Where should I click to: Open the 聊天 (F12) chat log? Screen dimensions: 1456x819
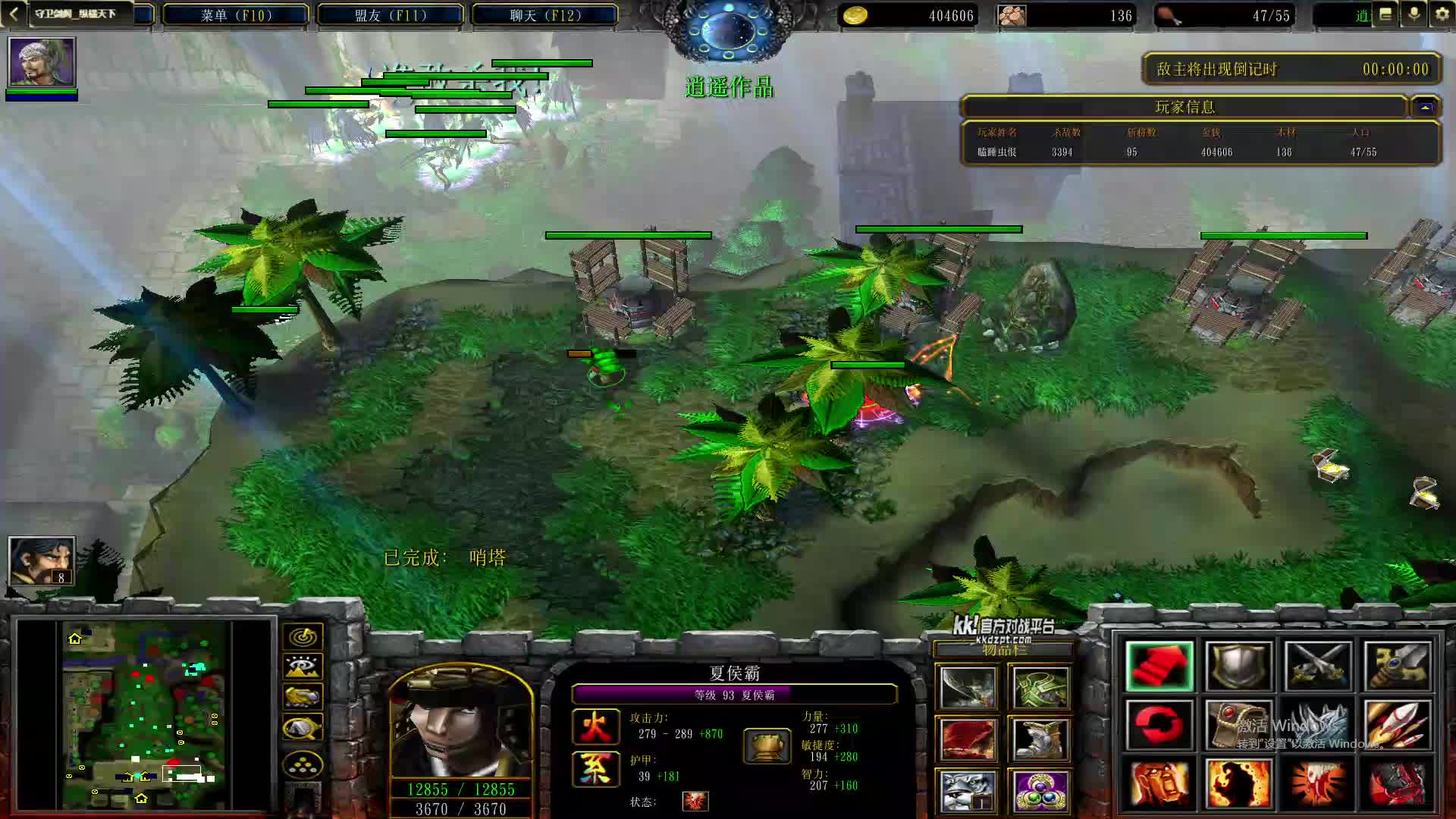(545, 15)
